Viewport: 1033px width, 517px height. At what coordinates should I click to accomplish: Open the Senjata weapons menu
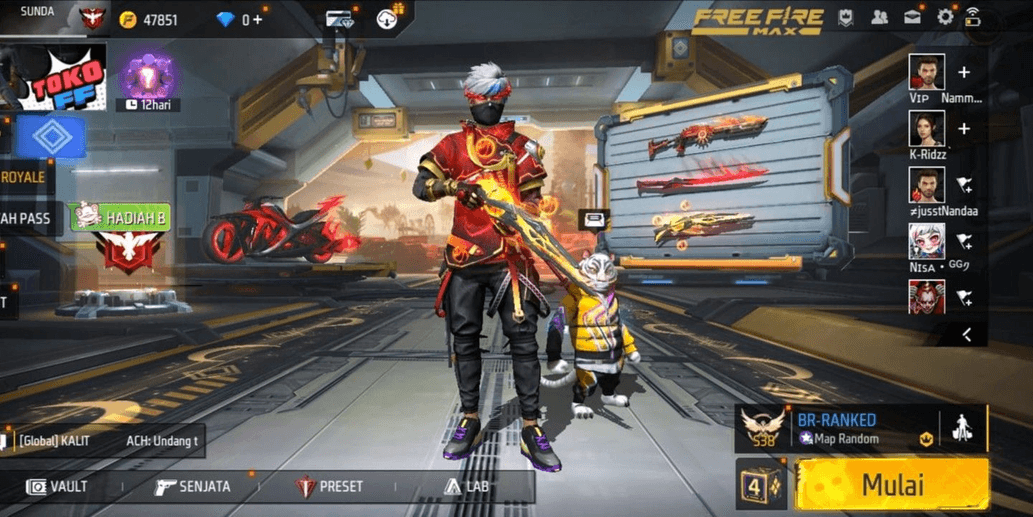point(193,487)
